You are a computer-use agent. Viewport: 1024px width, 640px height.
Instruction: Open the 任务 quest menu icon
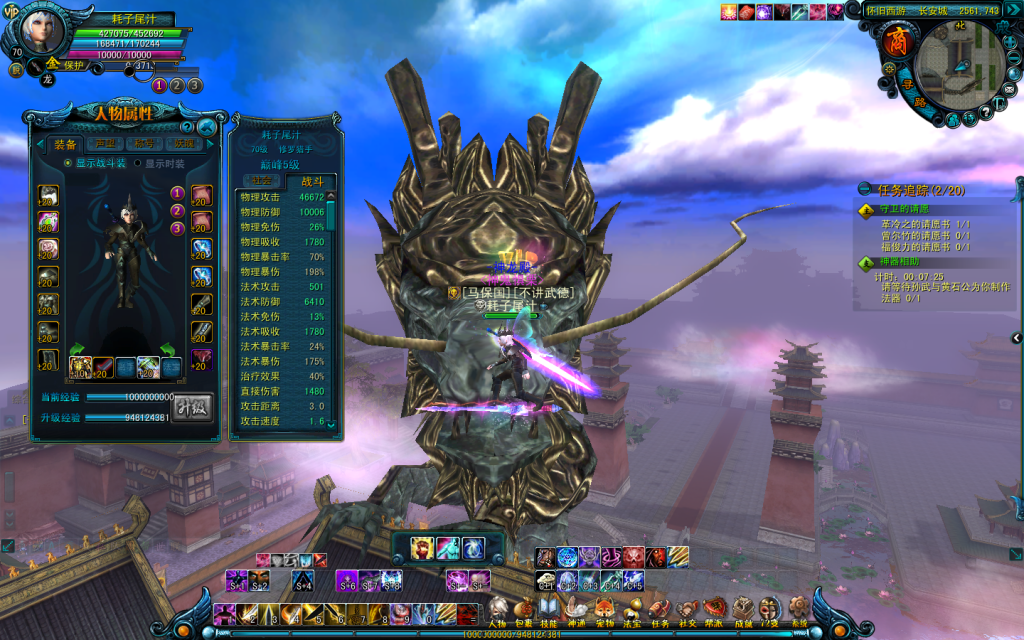tap(659, 608)
